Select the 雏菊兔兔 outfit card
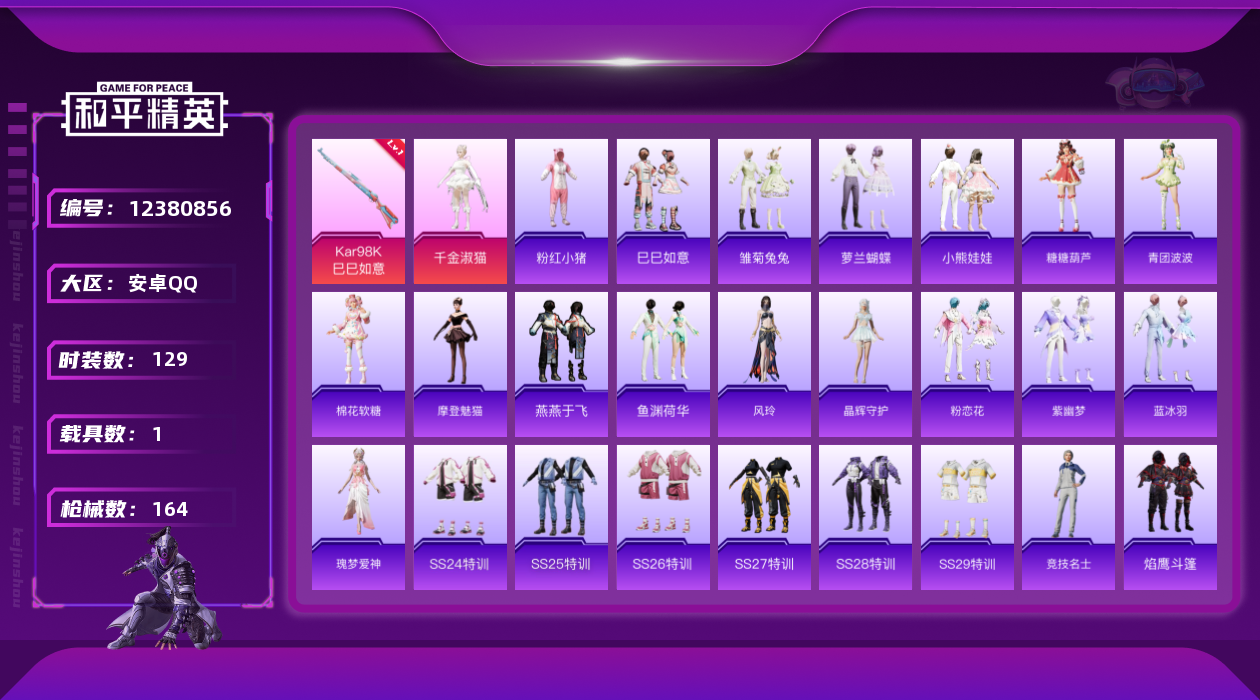1260x700 pixels. click(x=764, y=210)
